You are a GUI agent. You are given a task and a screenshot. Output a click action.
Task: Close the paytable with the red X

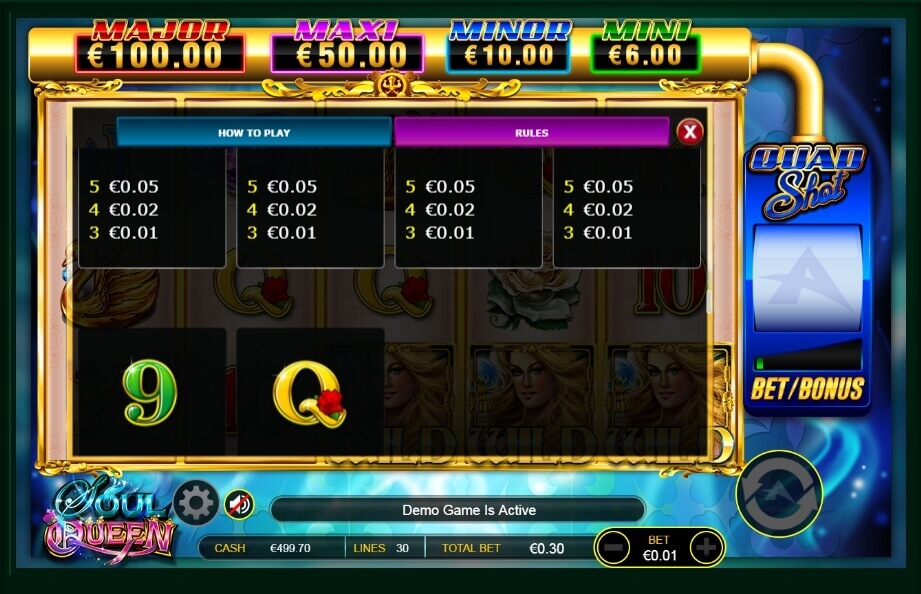coord(690,131)
